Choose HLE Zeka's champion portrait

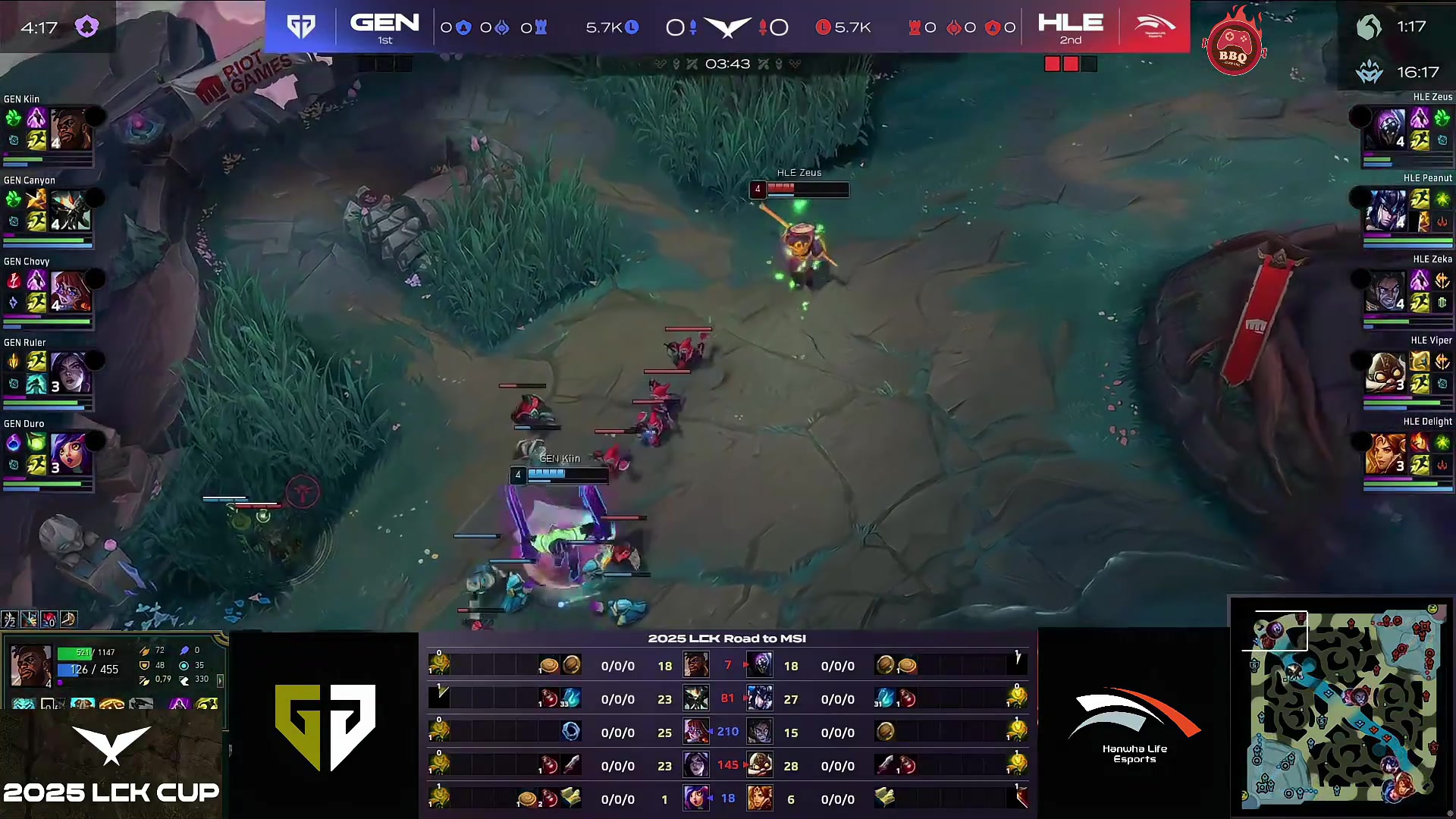click(1385, 291)
